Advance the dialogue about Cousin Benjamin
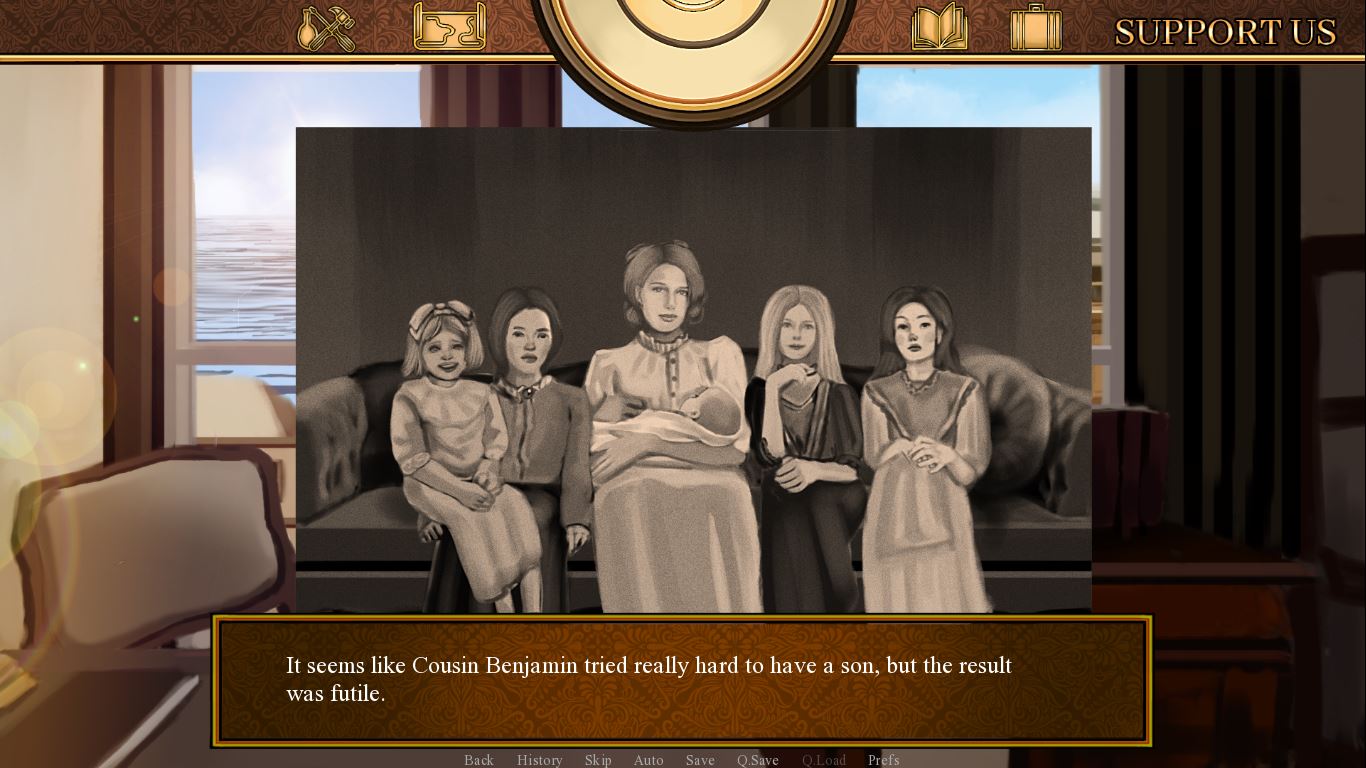The width and height of the screenshot is (1366, 768). (682, 680)
